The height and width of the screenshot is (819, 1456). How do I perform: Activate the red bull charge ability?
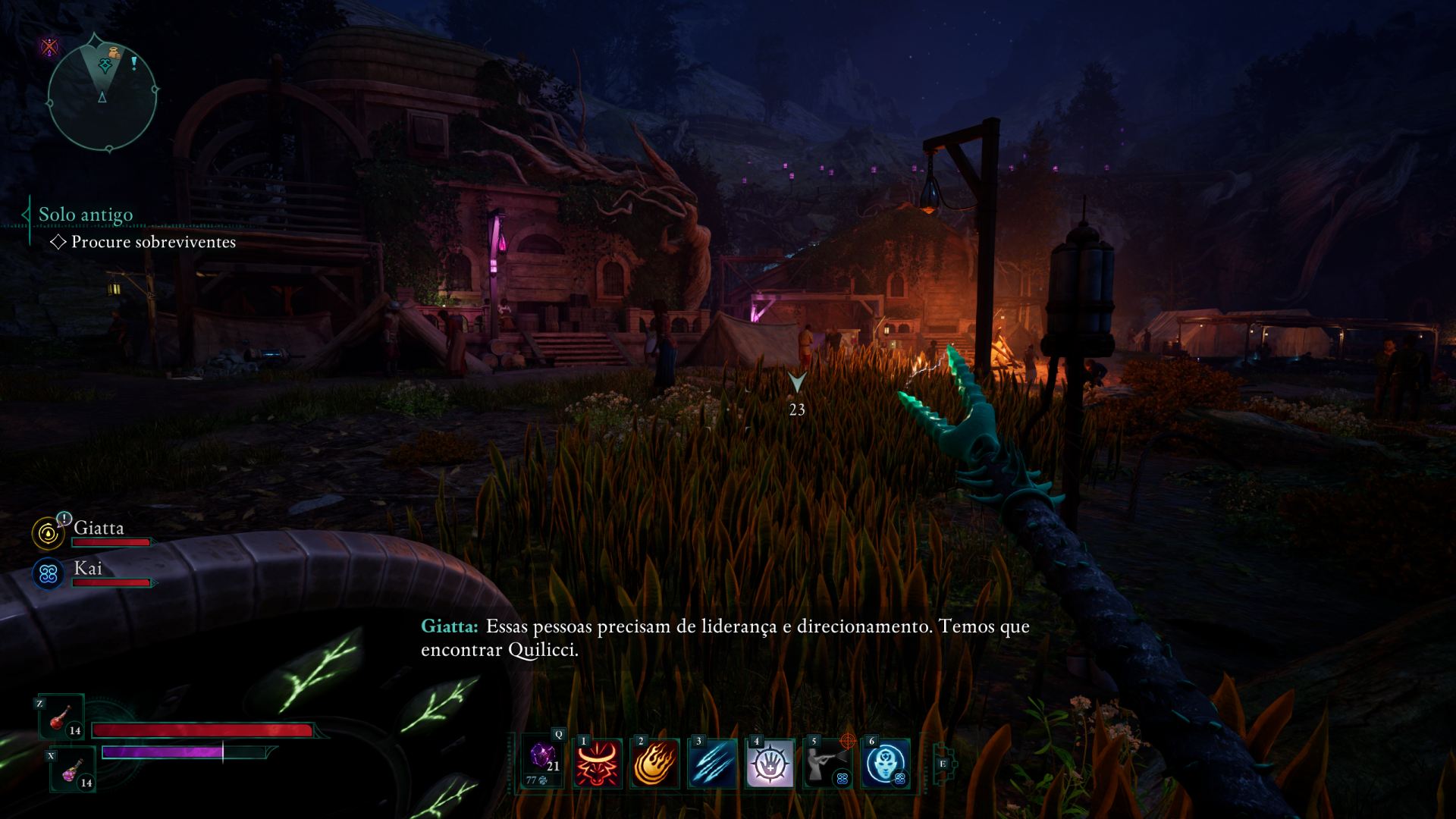598,763
